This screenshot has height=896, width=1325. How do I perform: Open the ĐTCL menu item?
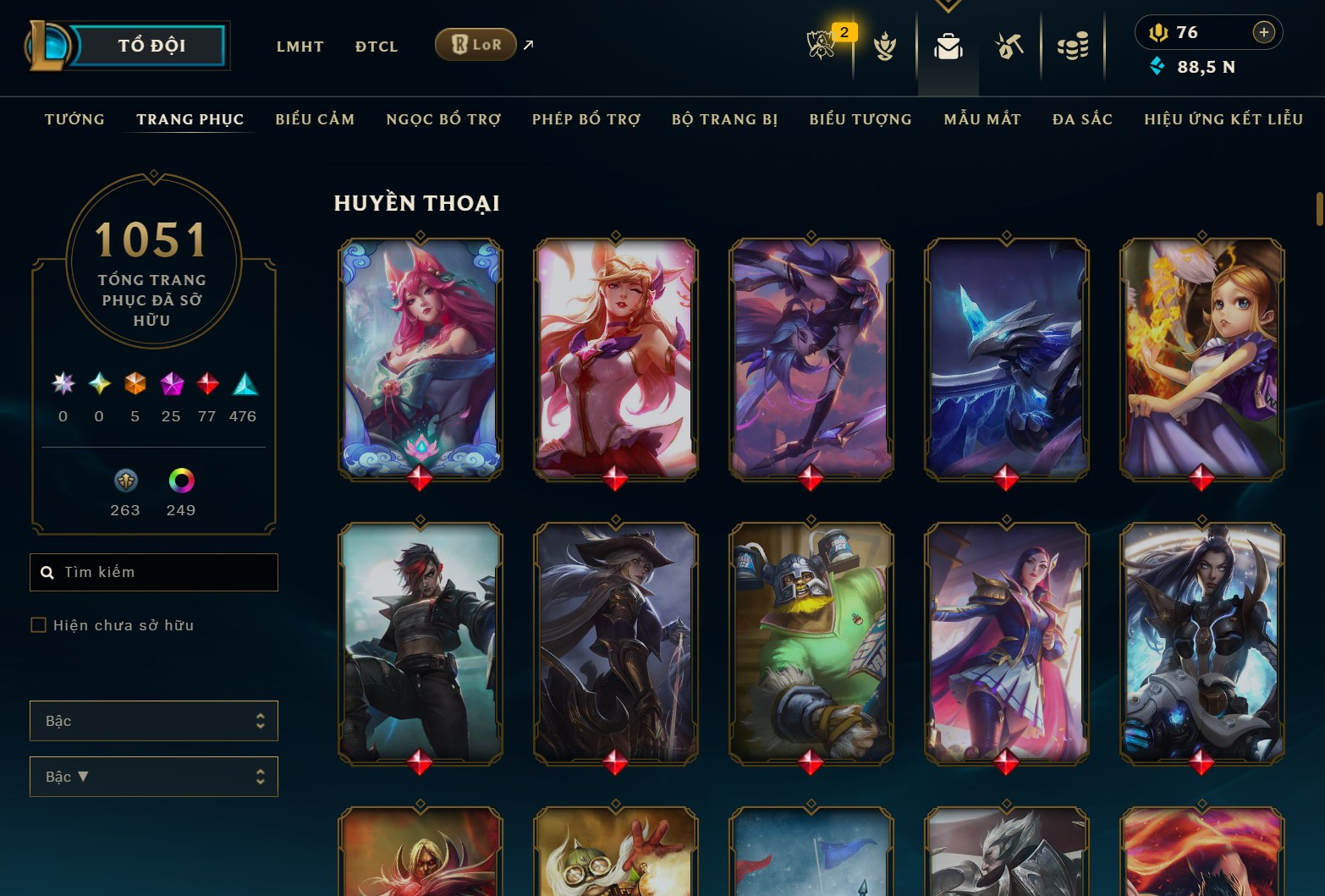click(x=376, y=47)
